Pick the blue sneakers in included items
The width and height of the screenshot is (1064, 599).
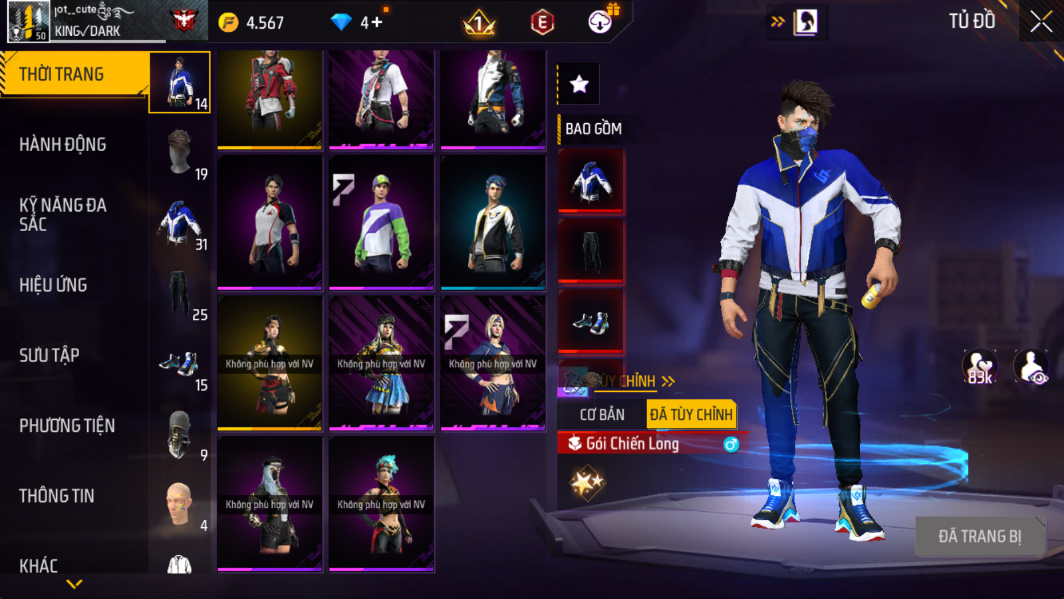[590, 320]
